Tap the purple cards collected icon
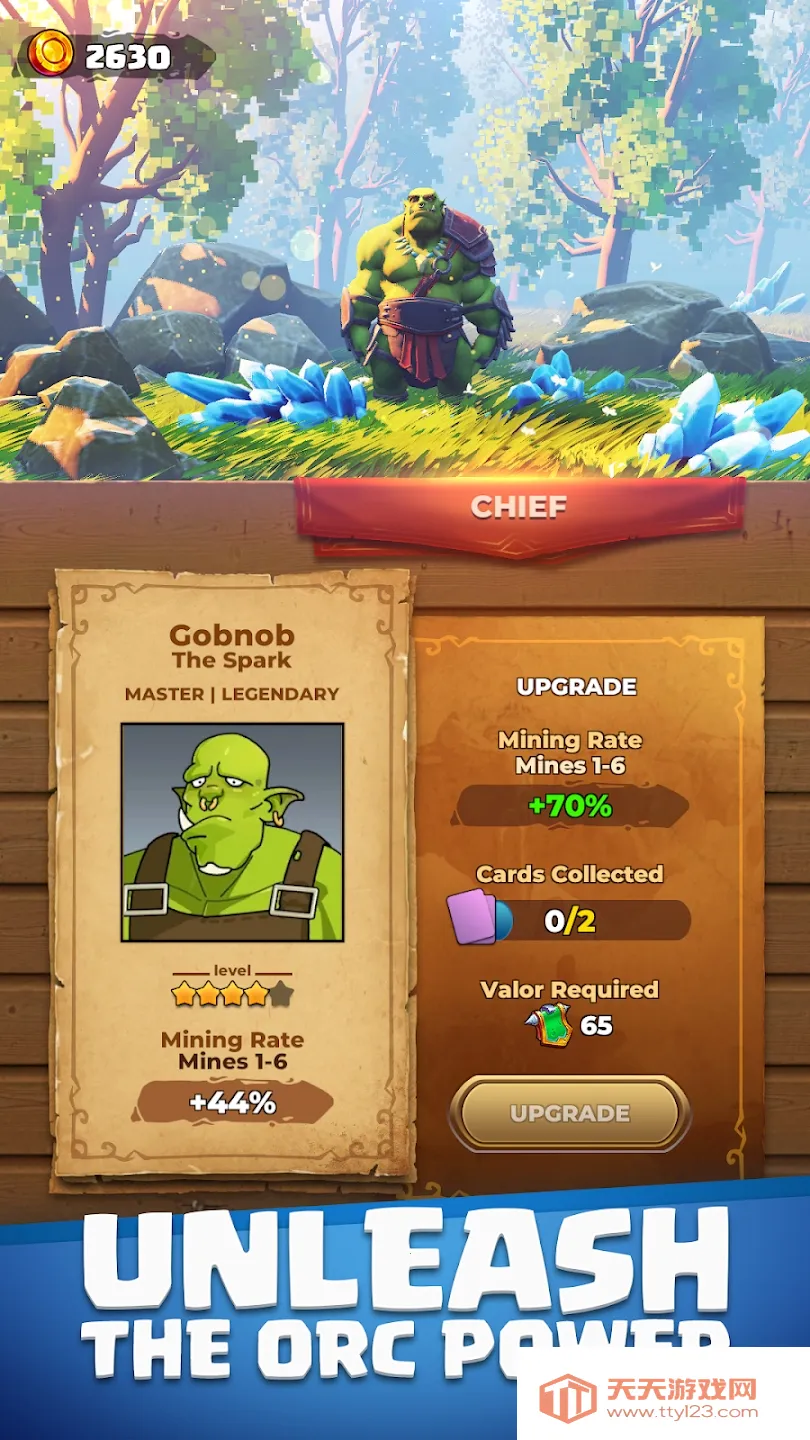 click(x=472, y=917)
